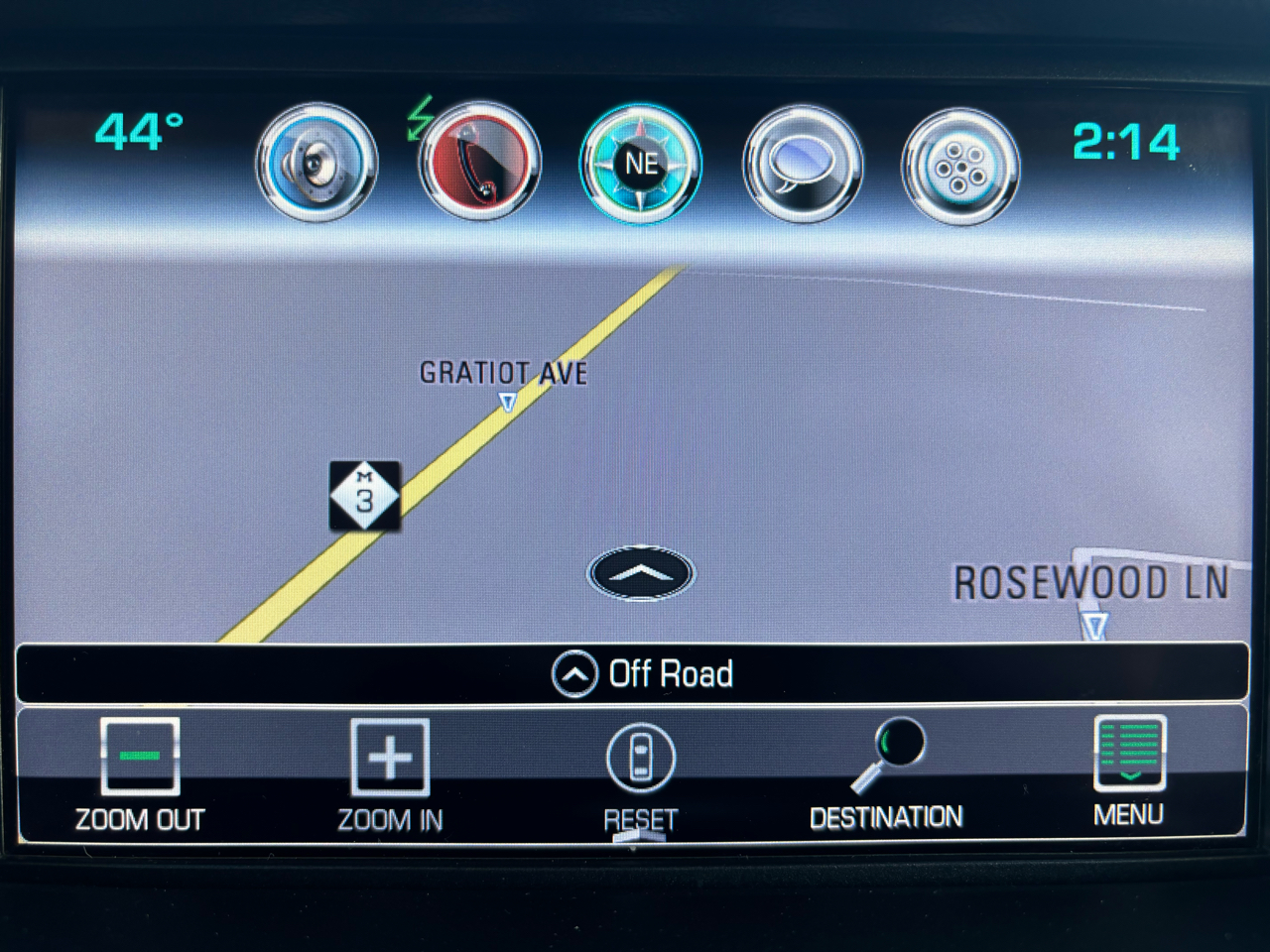Tap the Zoom Out button
Image resolution: width=1270 pixels, height=952 pixels.
[140, 774]
